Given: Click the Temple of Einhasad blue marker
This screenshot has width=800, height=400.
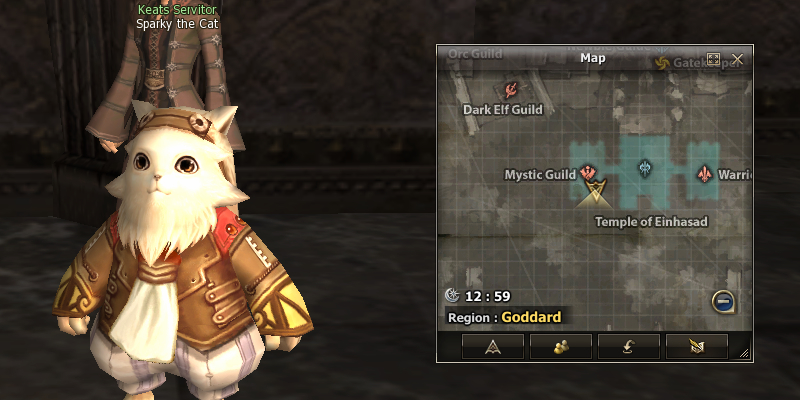Looking at the screenshot, I should (x=645, y=167).
